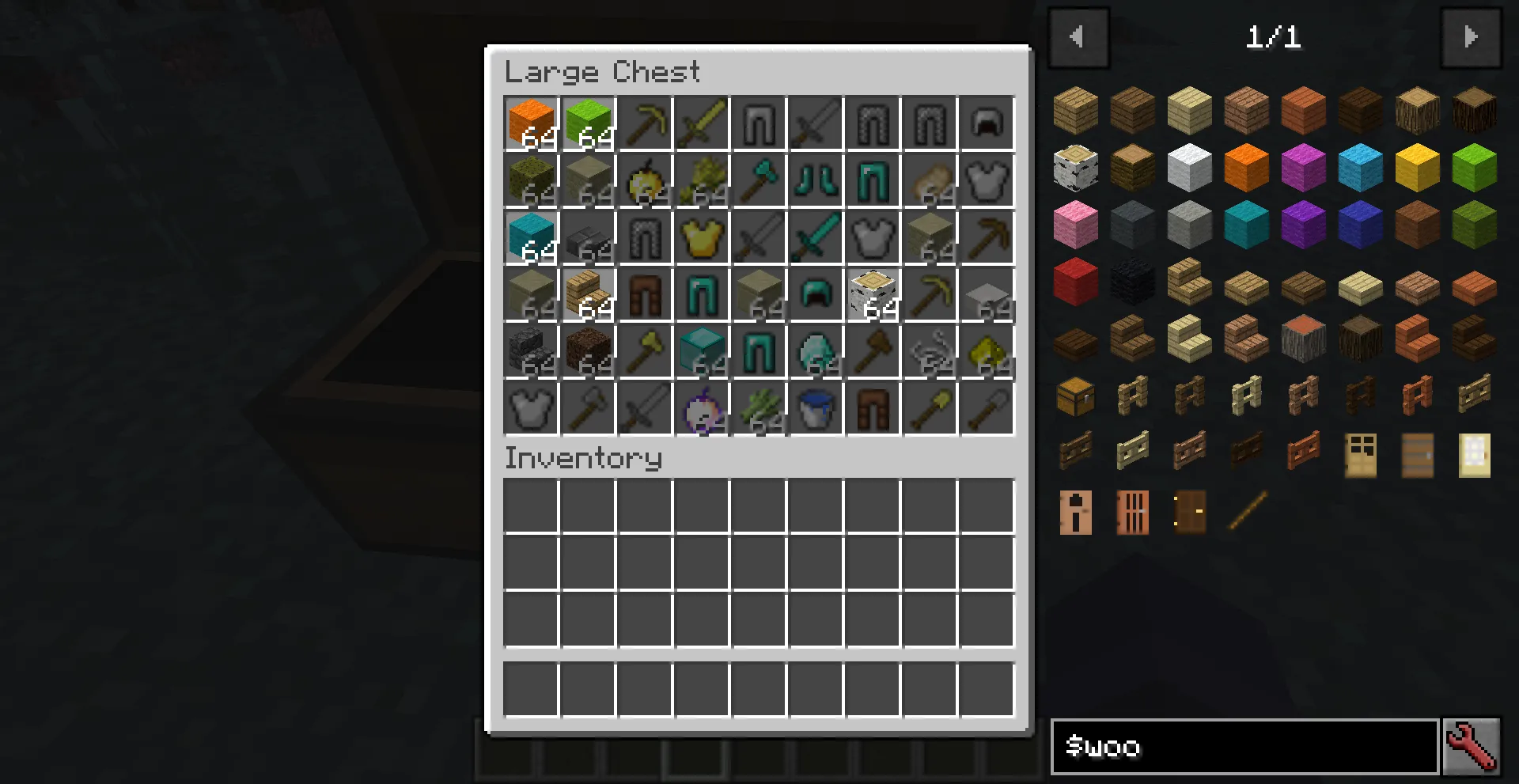This screenshot has width=1519, height=784.
Task: Choose the oak door icon near the bottom
Action: click(1360, 455)
